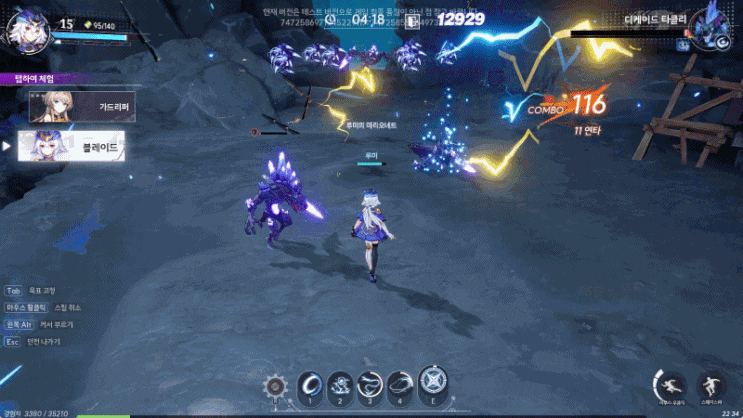
Task: Select the 가드리퍼 character card
Action: coord(80,105)
